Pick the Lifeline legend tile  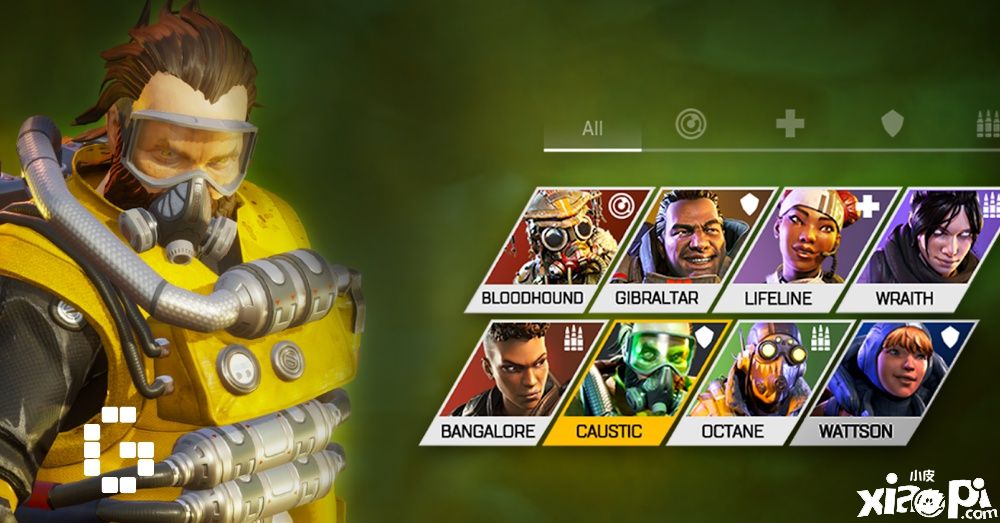[802, 248]
